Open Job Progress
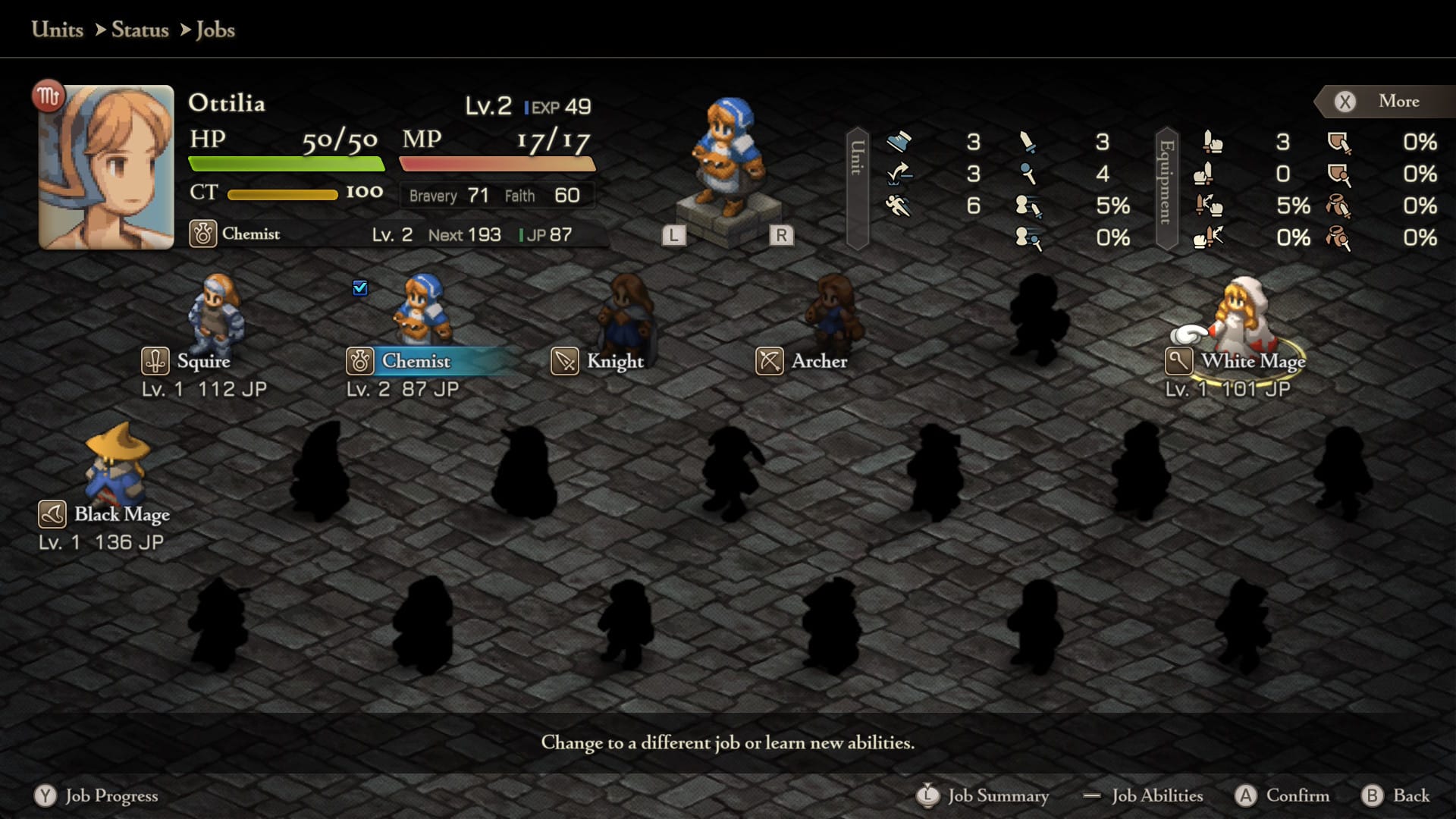 (97, 795)
